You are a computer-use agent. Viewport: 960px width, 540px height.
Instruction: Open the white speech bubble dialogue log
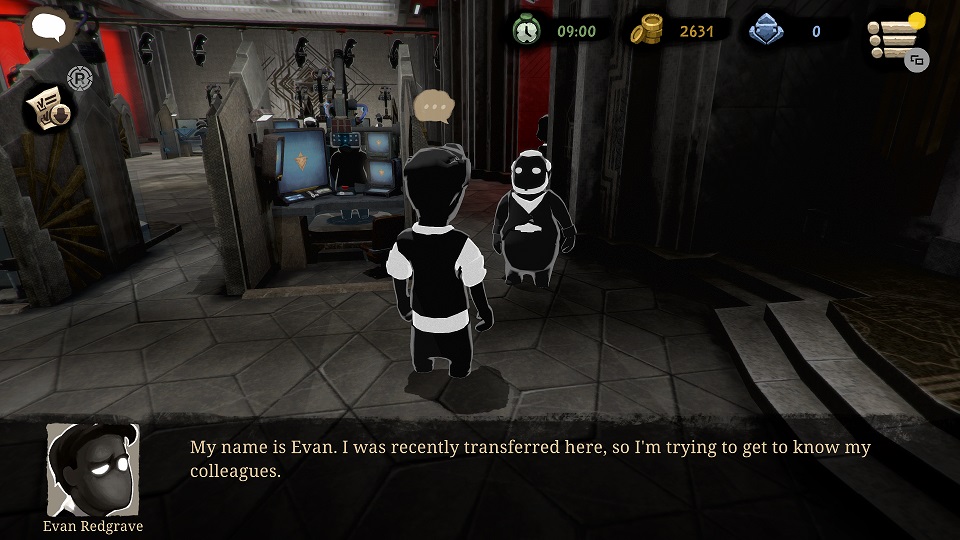46,27
